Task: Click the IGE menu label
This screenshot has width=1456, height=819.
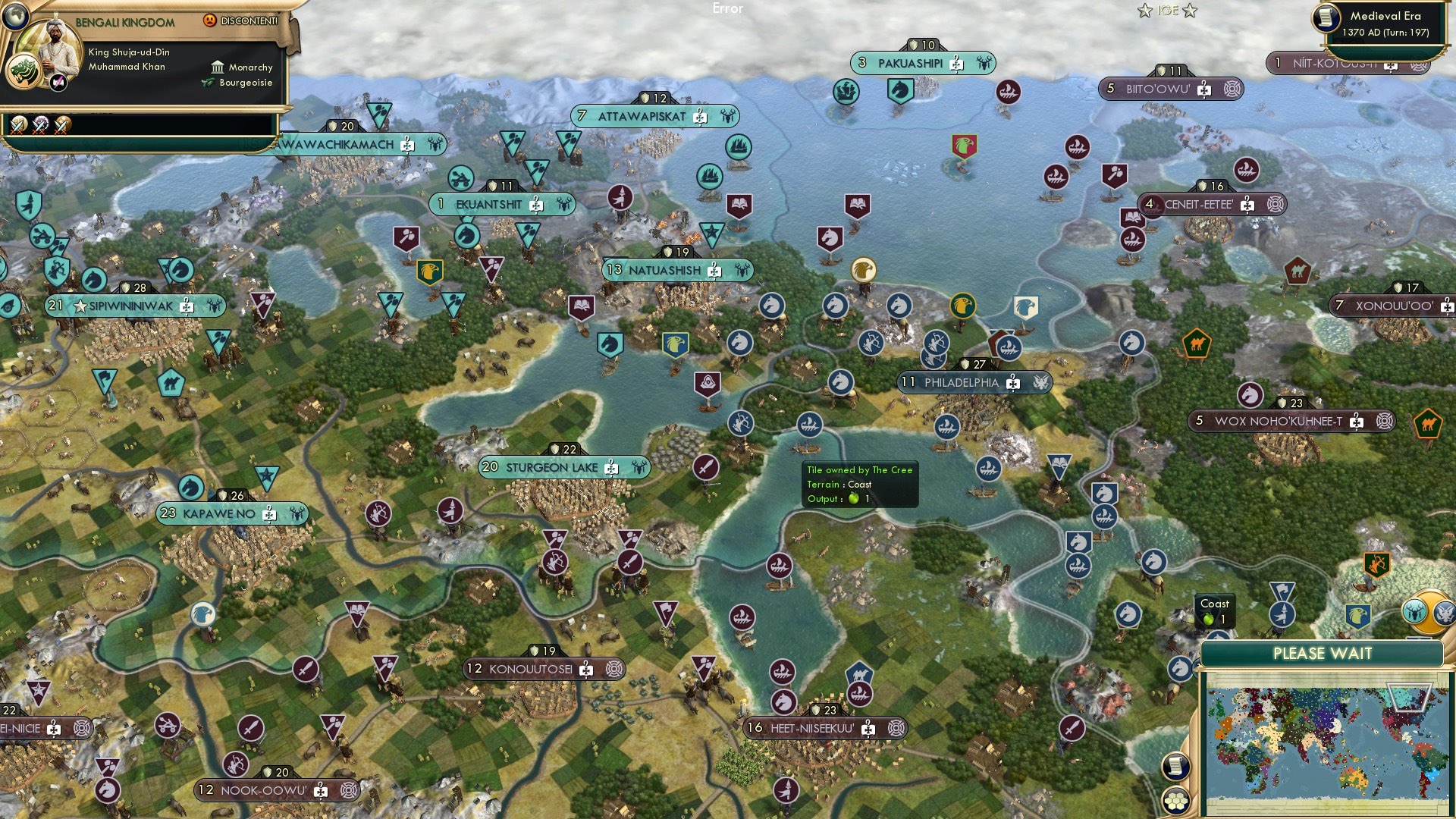Action: coord(1167,11)
